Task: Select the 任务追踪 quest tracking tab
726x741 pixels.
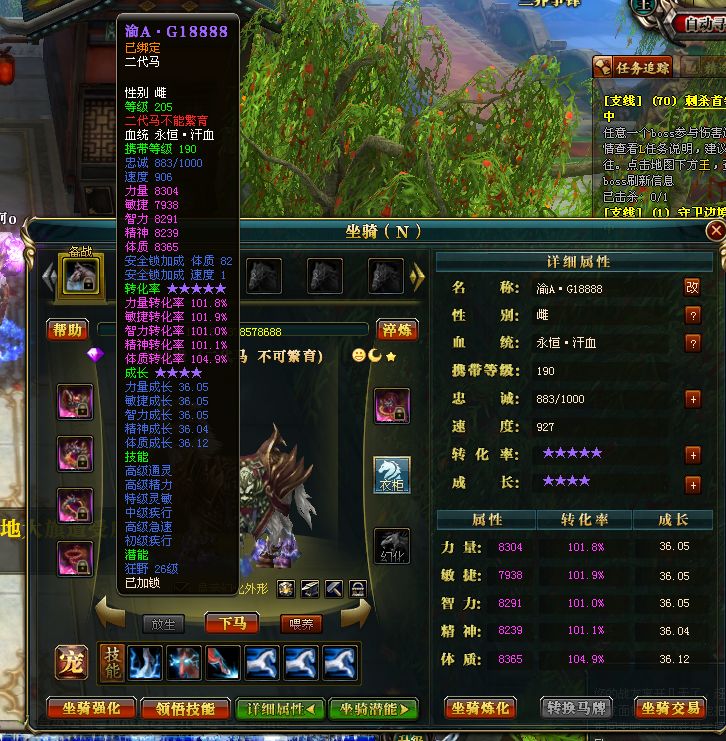Action: point(636,68)
